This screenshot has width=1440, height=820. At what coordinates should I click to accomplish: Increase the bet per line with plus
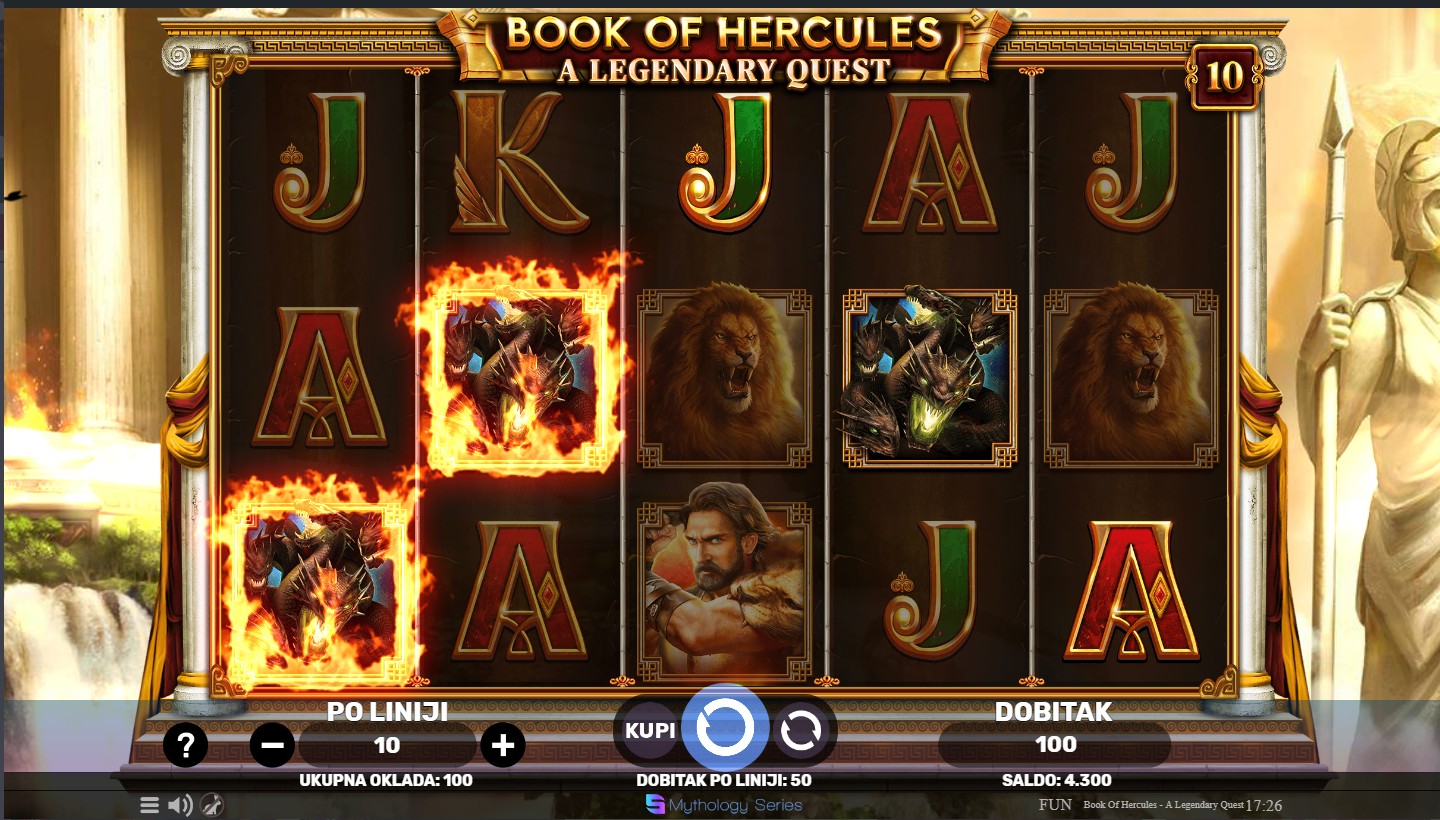pyautogui.click(x=503, y=745)
